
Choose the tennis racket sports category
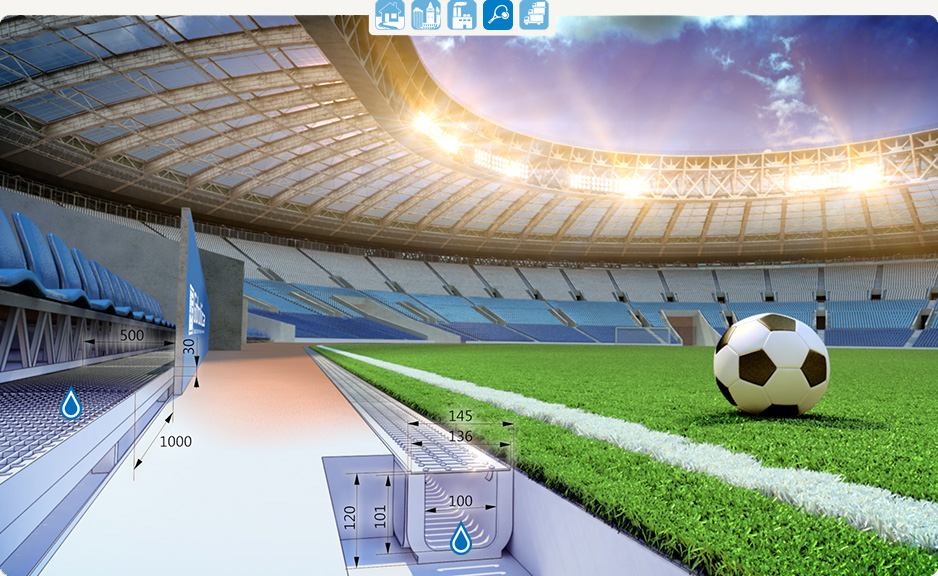pos(498,15)
